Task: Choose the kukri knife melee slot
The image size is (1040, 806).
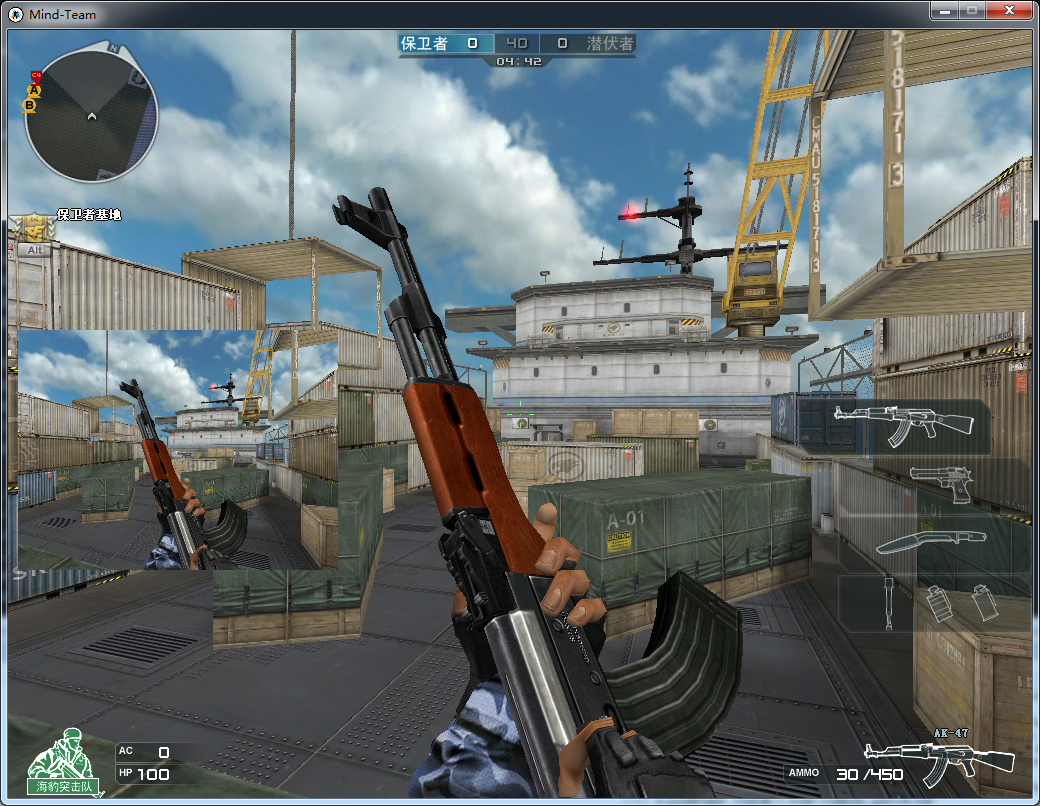Action: 930,542
